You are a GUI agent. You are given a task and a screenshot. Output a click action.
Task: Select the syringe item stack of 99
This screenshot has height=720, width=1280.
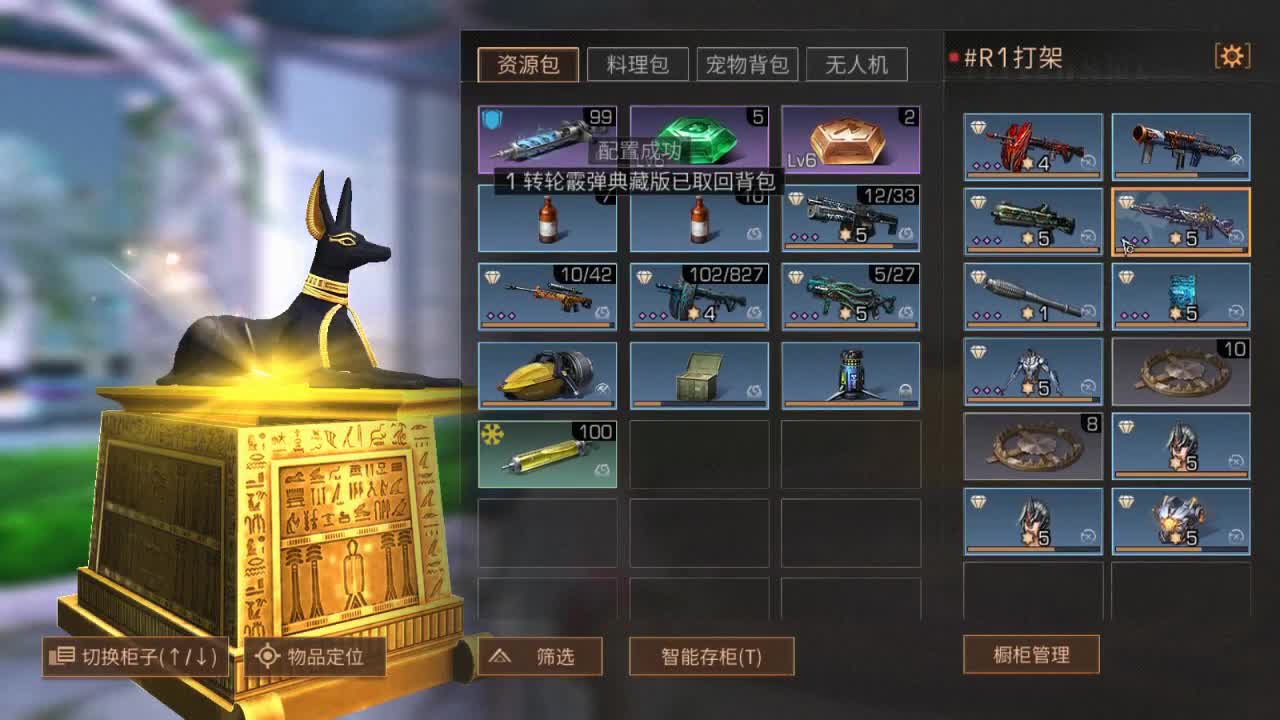coord(545,140)
